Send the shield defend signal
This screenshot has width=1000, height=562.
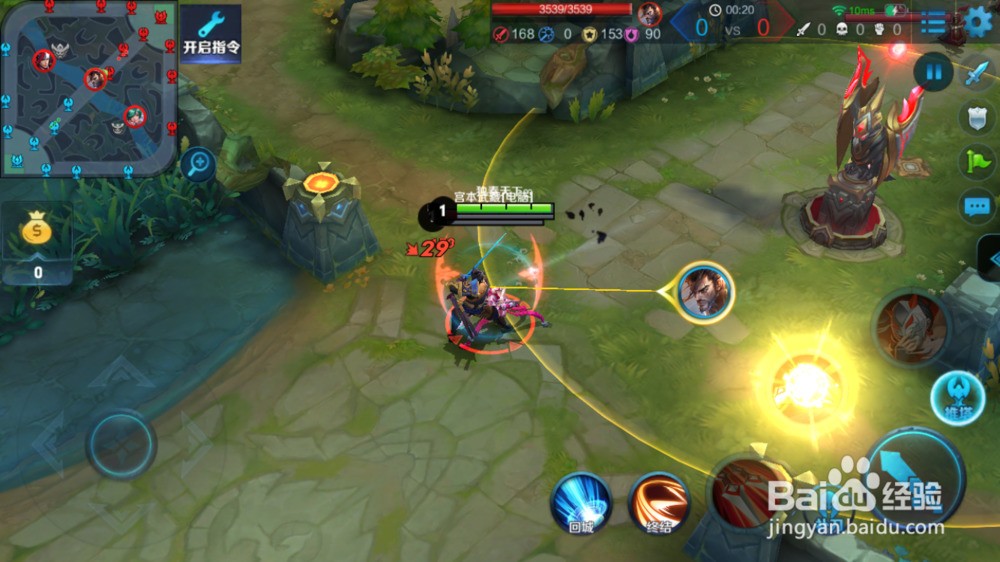click(976, 118)
